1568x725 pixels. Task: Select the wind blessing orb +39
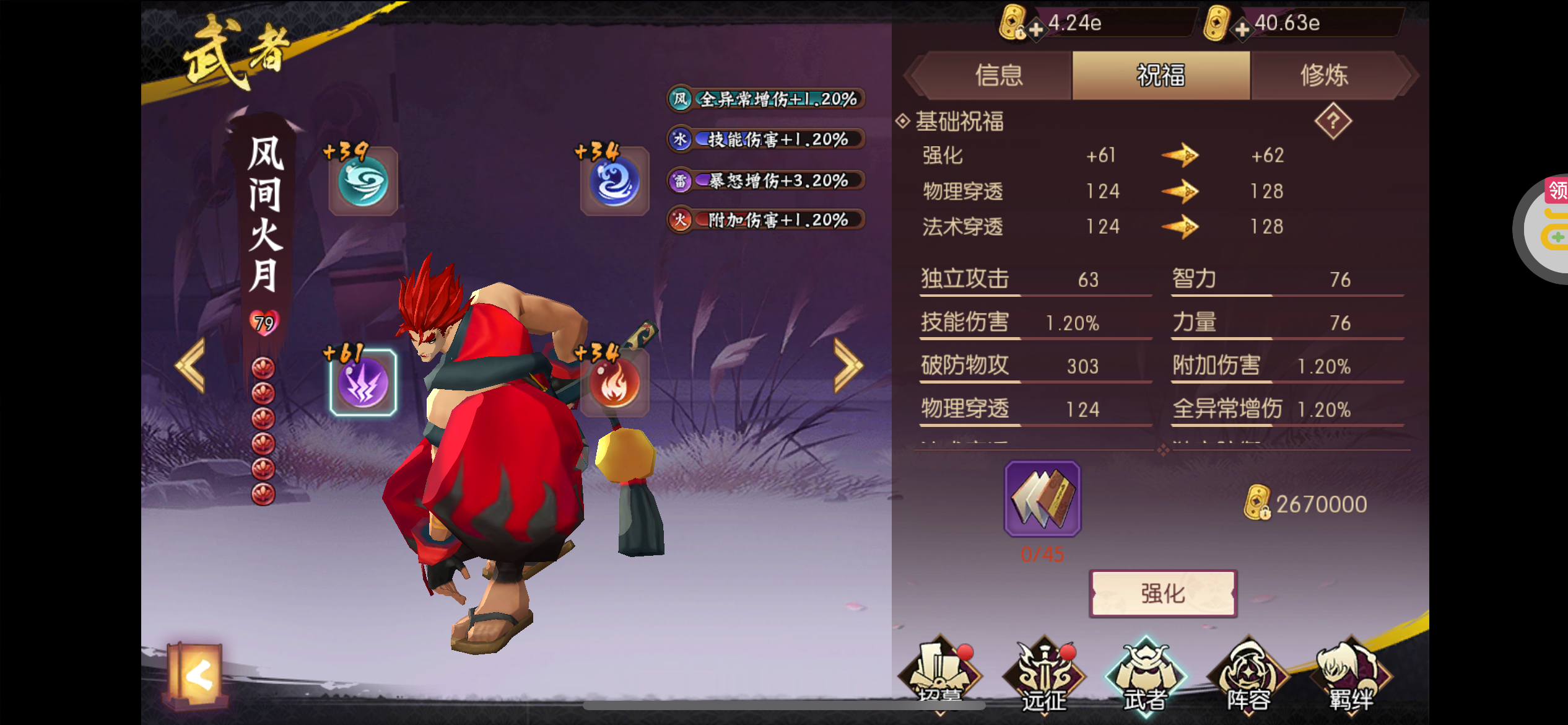point(364,181)
